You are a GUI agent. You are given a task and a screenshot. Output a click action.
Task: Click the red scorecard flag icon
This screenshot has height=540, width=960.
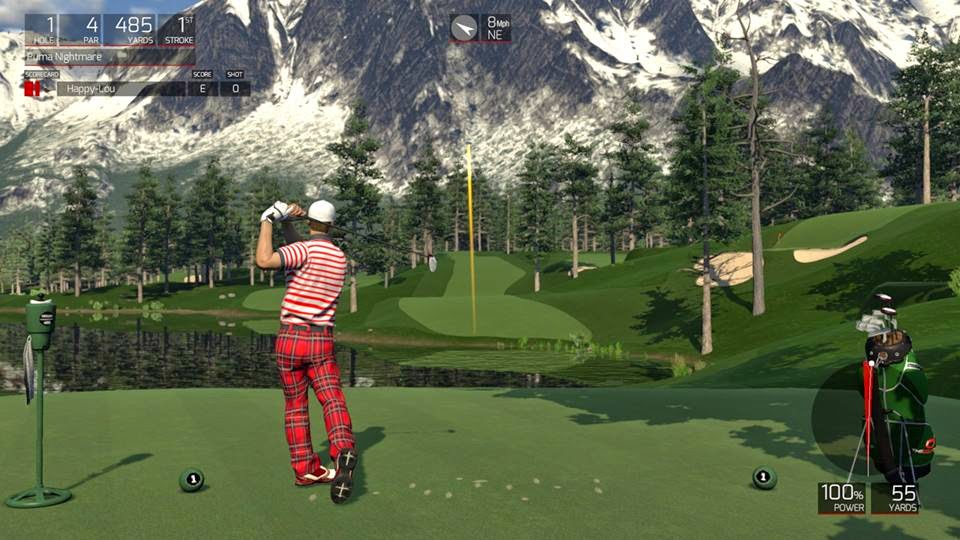33,89
